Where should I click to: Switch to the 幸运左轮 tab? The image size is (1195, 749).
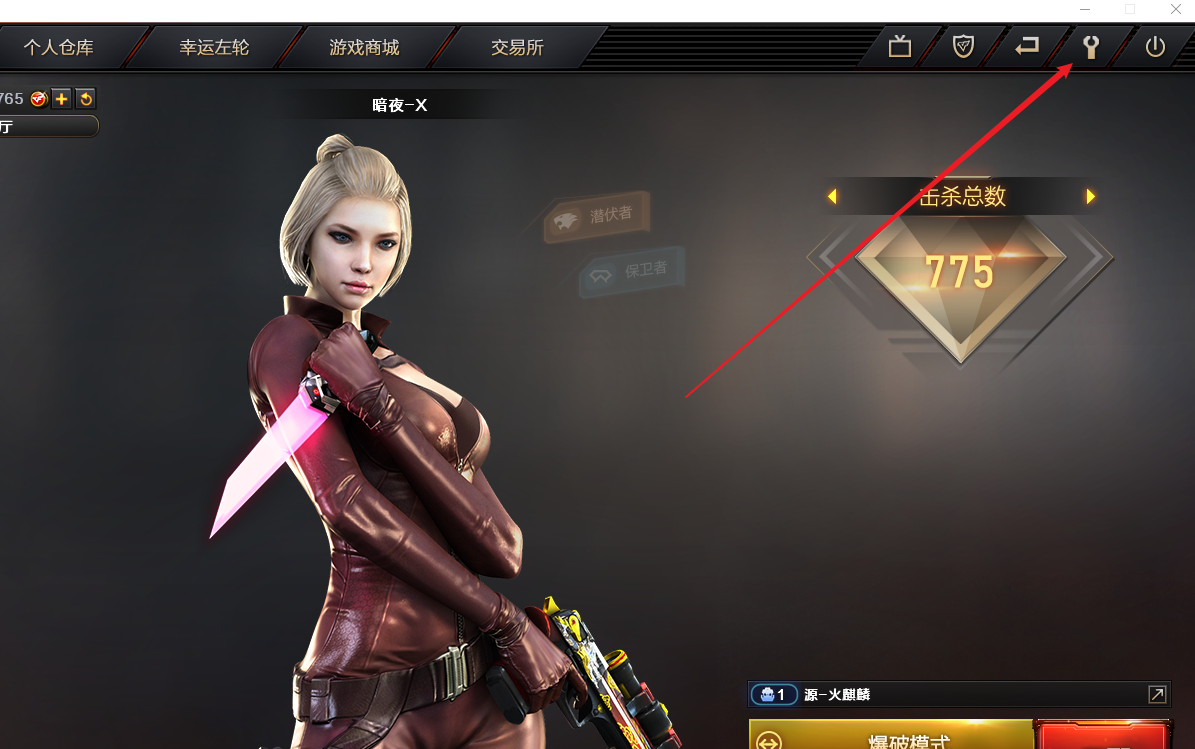[x=214, y=47]
